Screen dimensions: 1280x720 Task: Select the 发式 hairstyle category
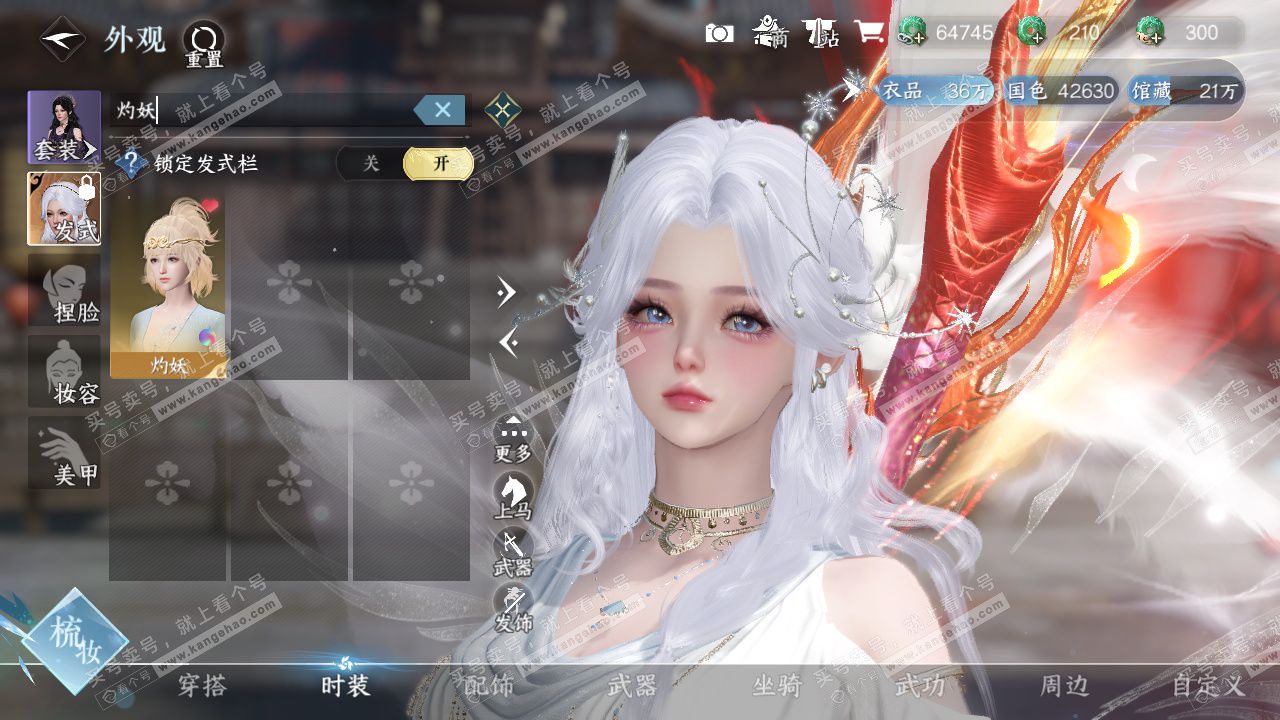click(x=64, y=209)
